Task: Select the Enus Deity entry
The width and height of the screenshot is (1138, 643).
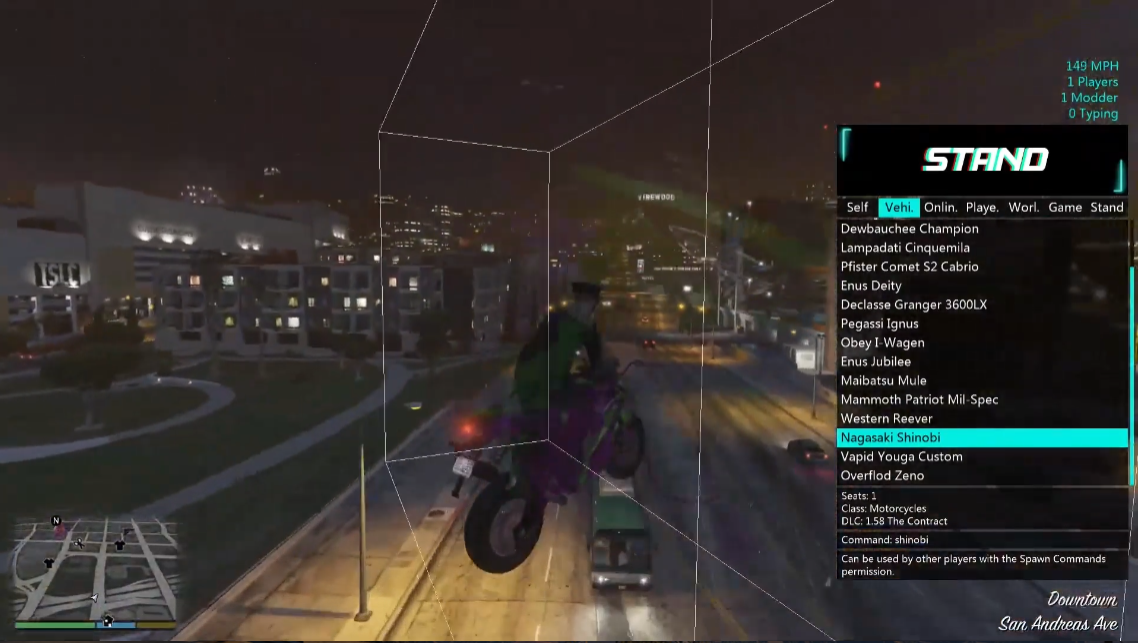Action: coord(871,286)
